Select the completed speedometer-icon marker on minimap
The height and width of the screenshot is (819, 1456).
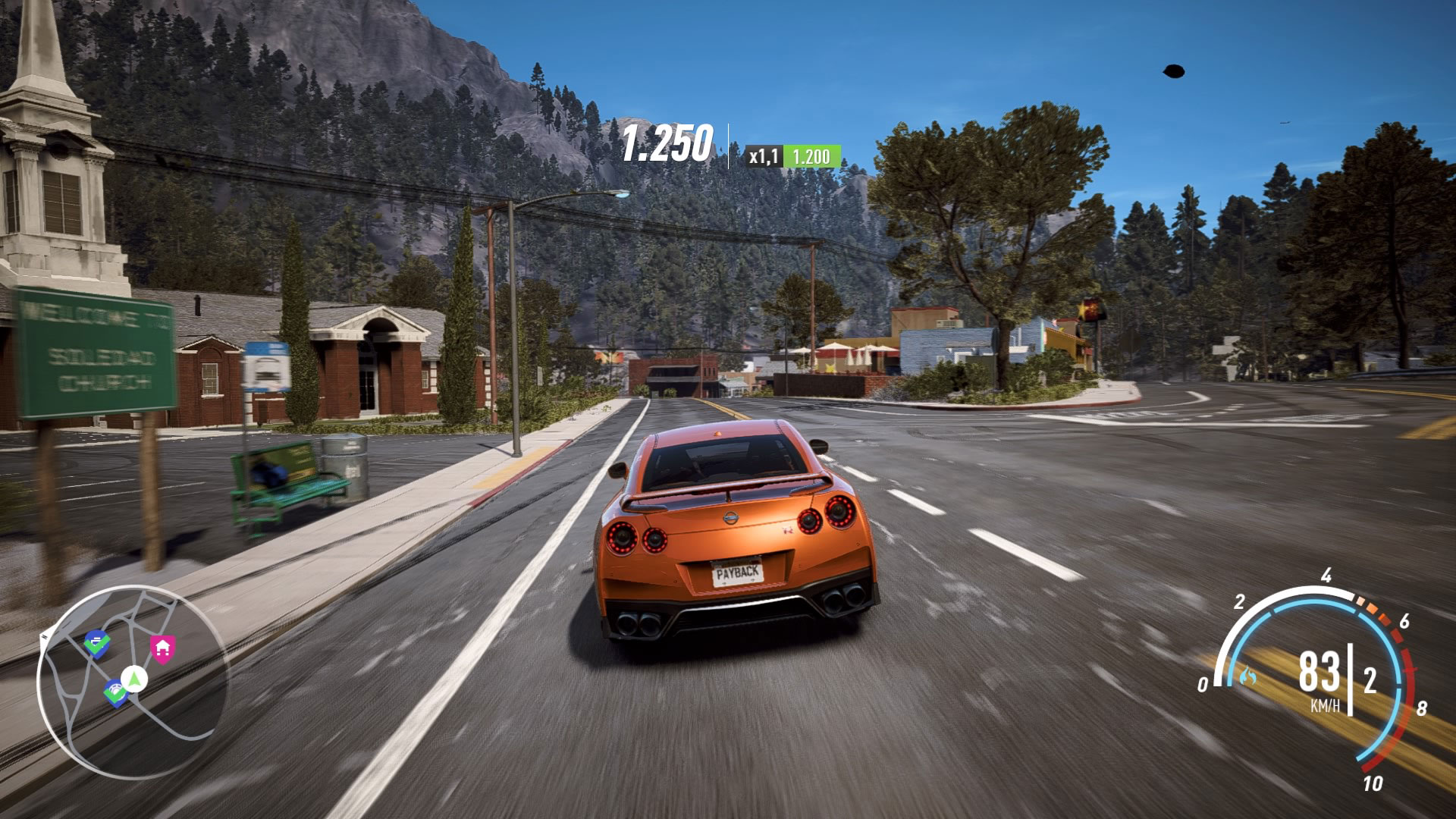pyautogui.click(x=115, y=692)
